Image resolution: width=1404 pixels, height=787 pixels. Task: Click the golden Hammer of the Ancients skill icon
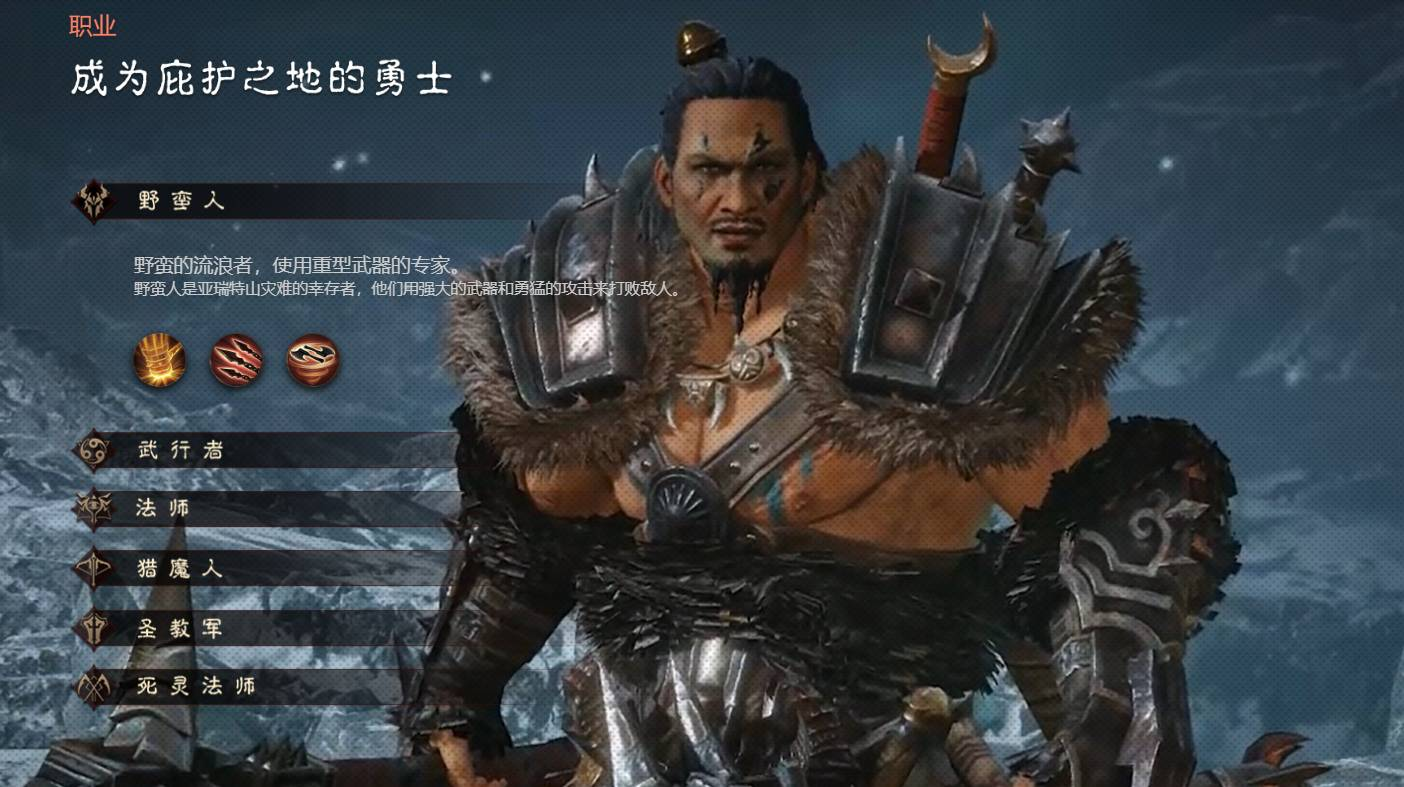(159, 362)
